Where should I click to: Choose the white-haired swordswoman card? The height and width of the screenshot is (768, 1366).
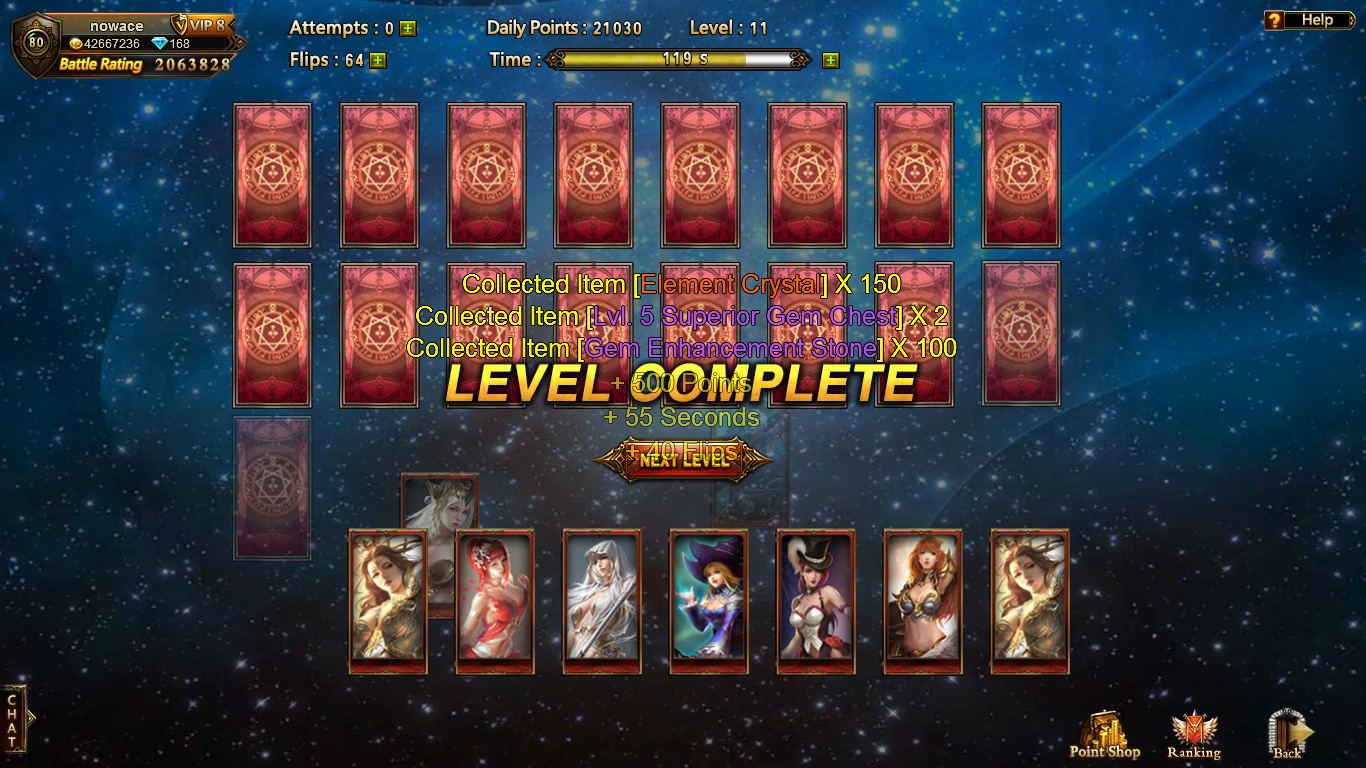point(602,600)
